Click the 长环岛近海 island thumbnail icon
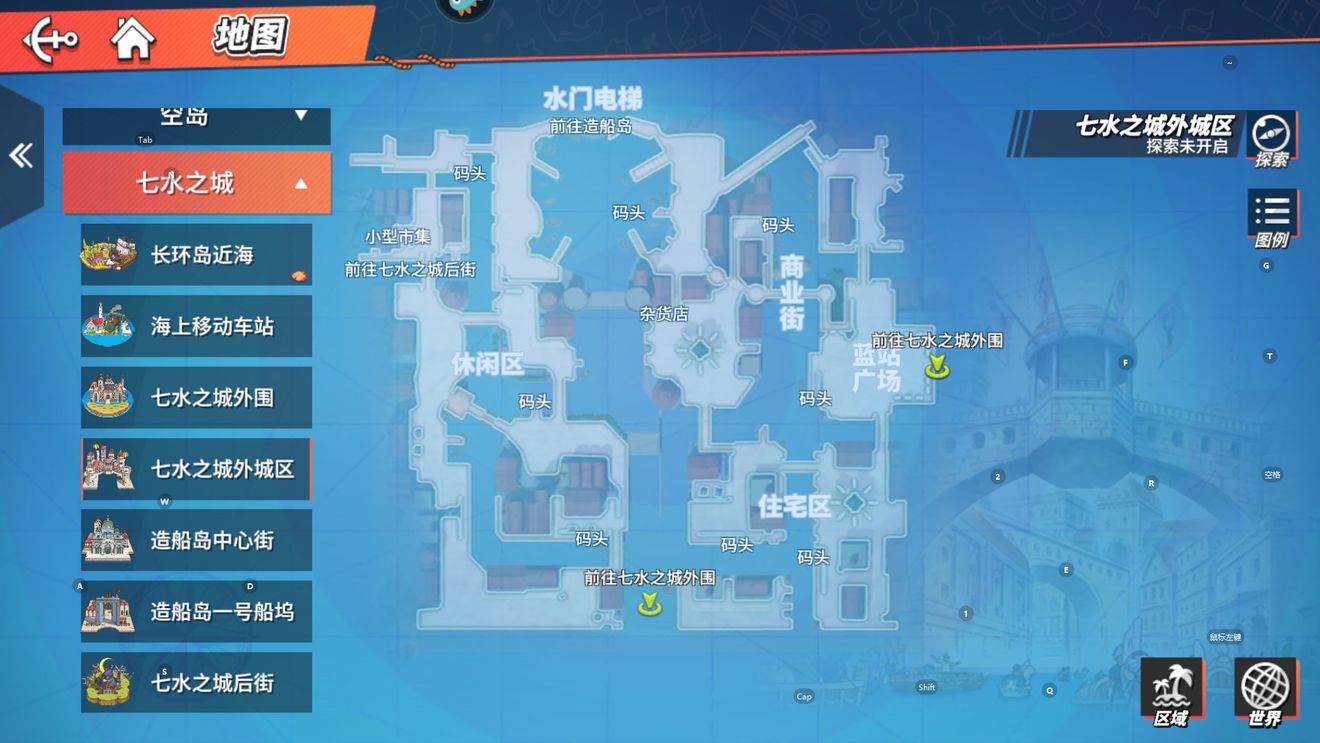Image resolution: width=1320 pixels, height=743 pixels. click(110, 254)
